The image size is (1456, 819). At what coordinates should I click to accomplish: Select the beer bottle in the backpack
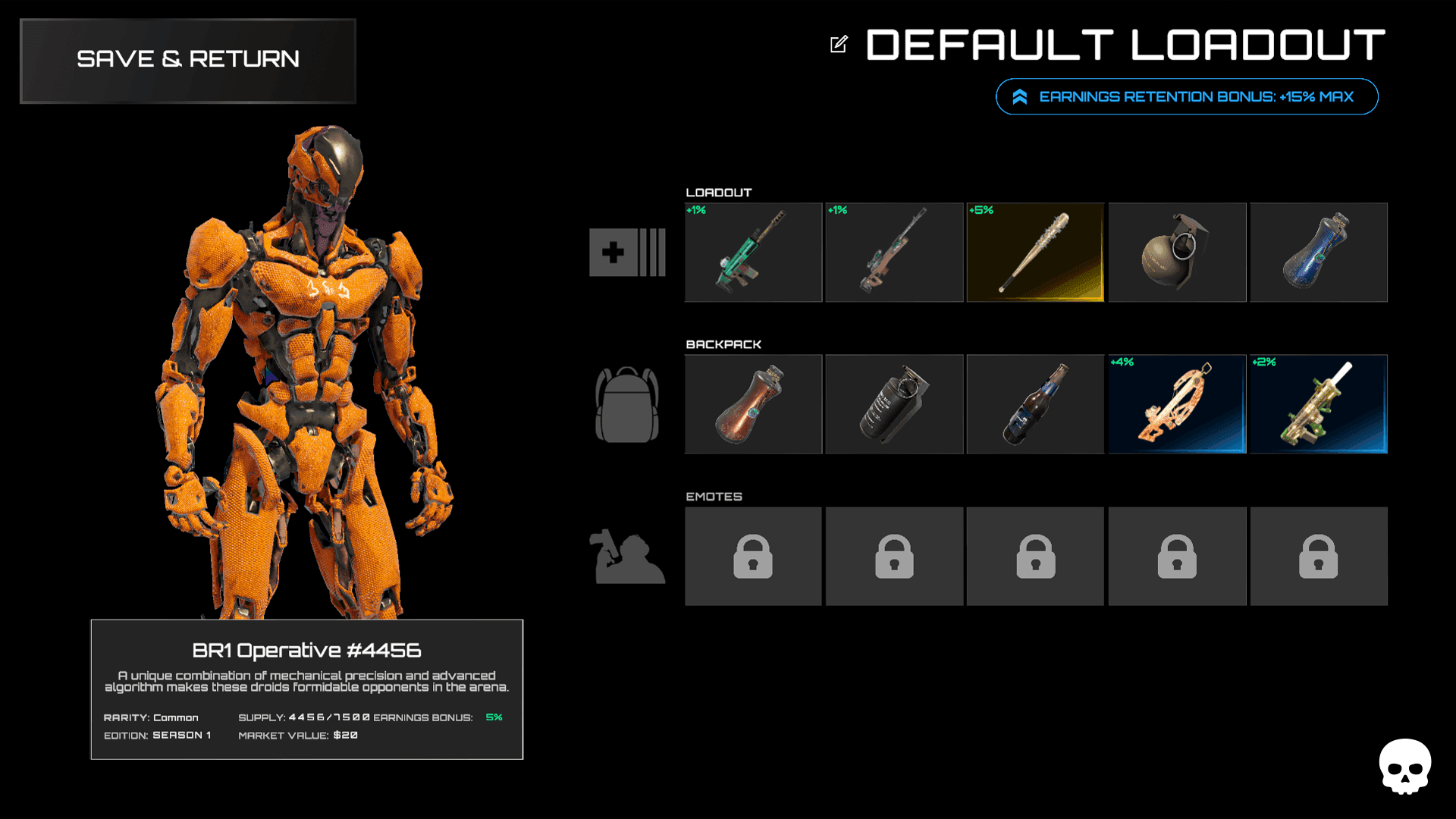[x=1035, y=403]
